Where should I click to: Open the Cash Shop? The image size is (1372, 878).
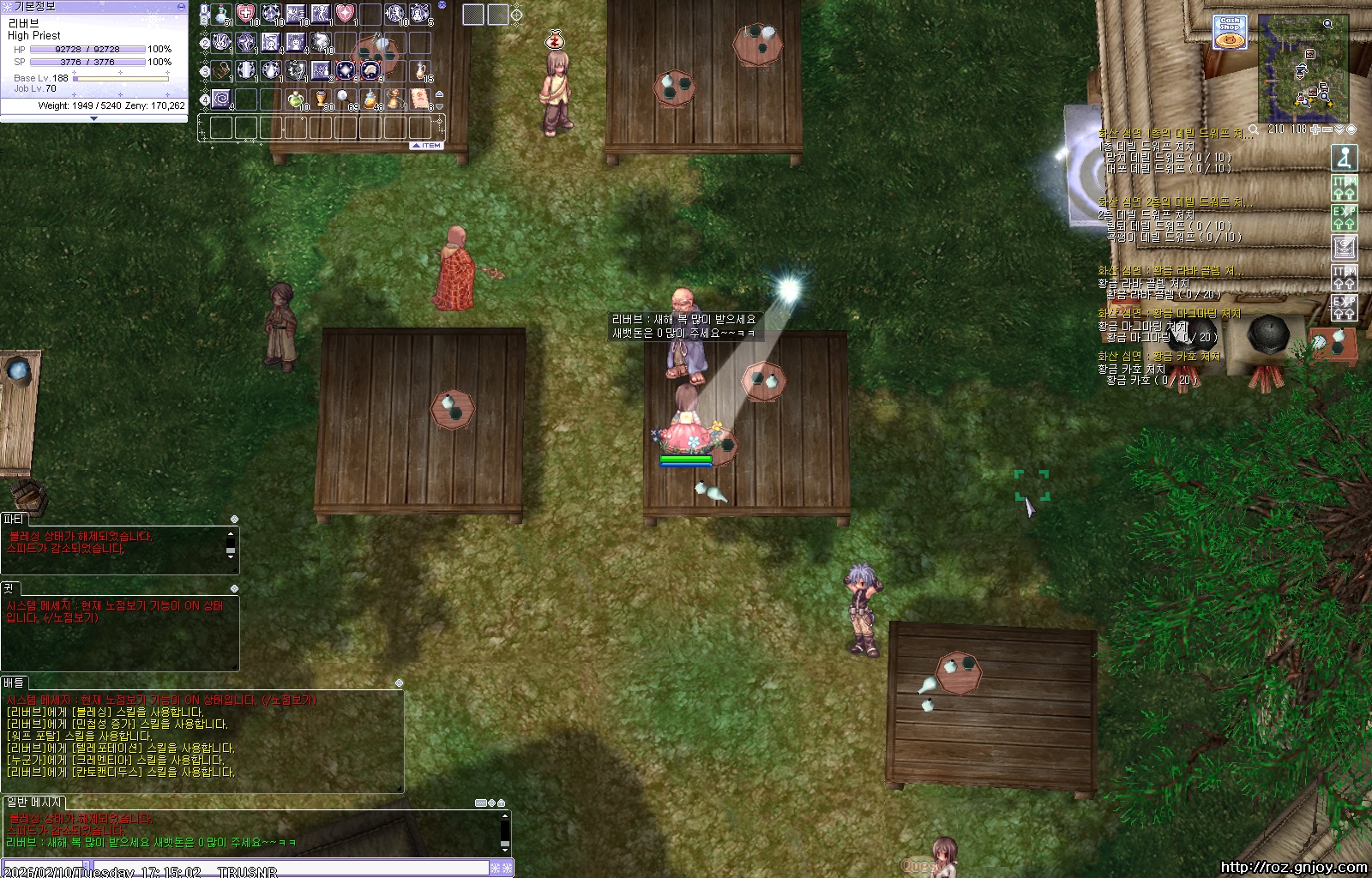(1230, 33)
